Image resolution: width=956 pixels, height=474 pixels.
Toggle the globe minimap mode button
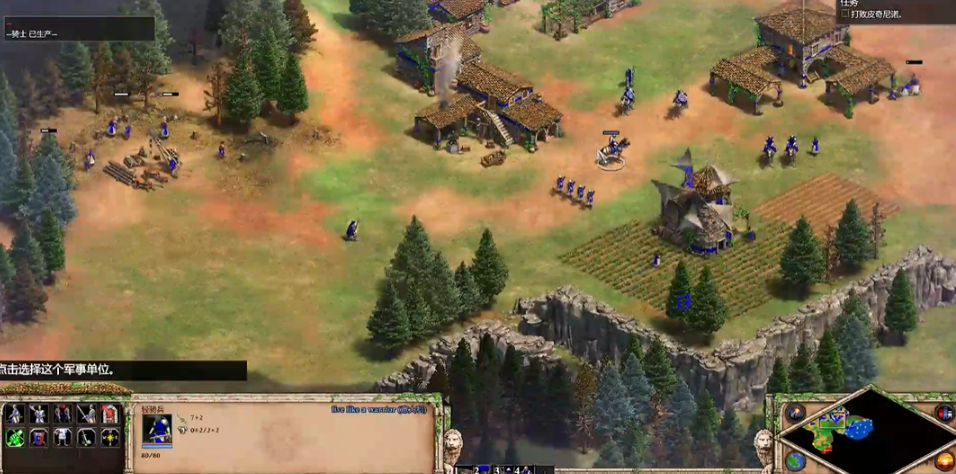click(x=795, y=460)
